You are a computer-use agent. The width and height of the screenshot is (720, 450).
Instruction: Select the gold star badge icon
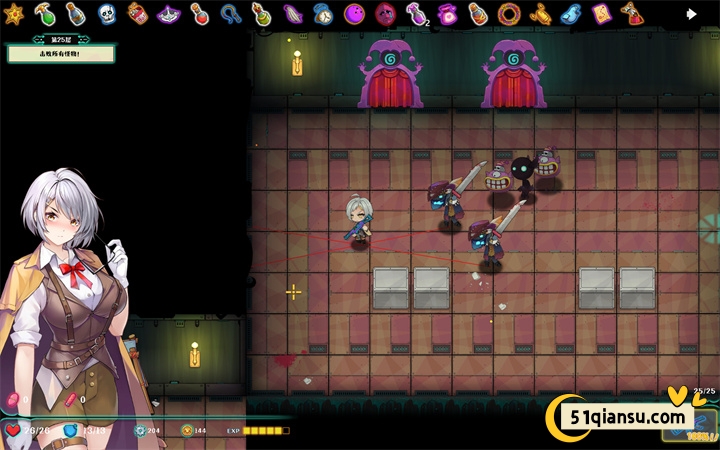point(15,13)
